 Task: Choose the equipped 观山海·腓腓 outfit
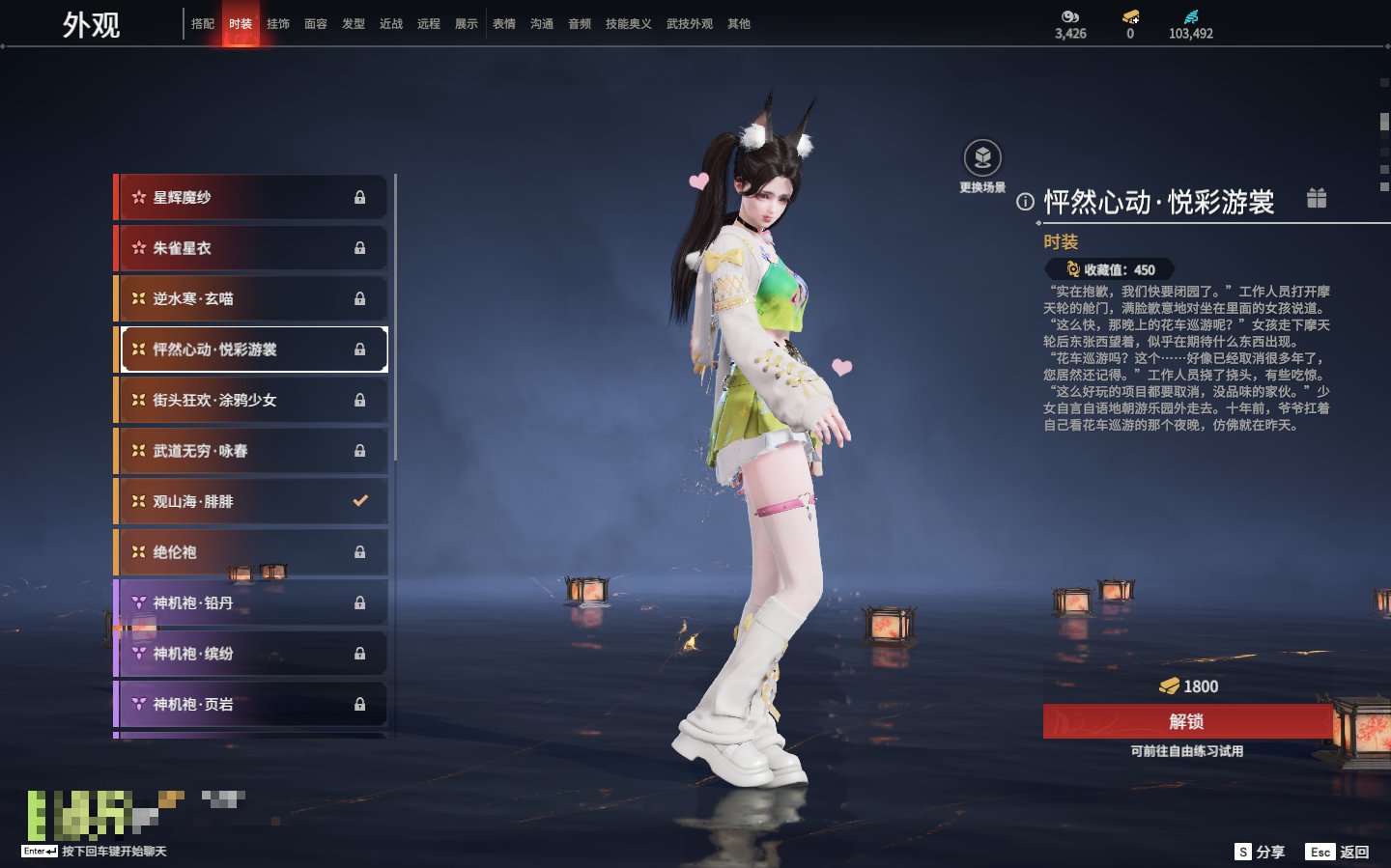(x=251, y=501)
